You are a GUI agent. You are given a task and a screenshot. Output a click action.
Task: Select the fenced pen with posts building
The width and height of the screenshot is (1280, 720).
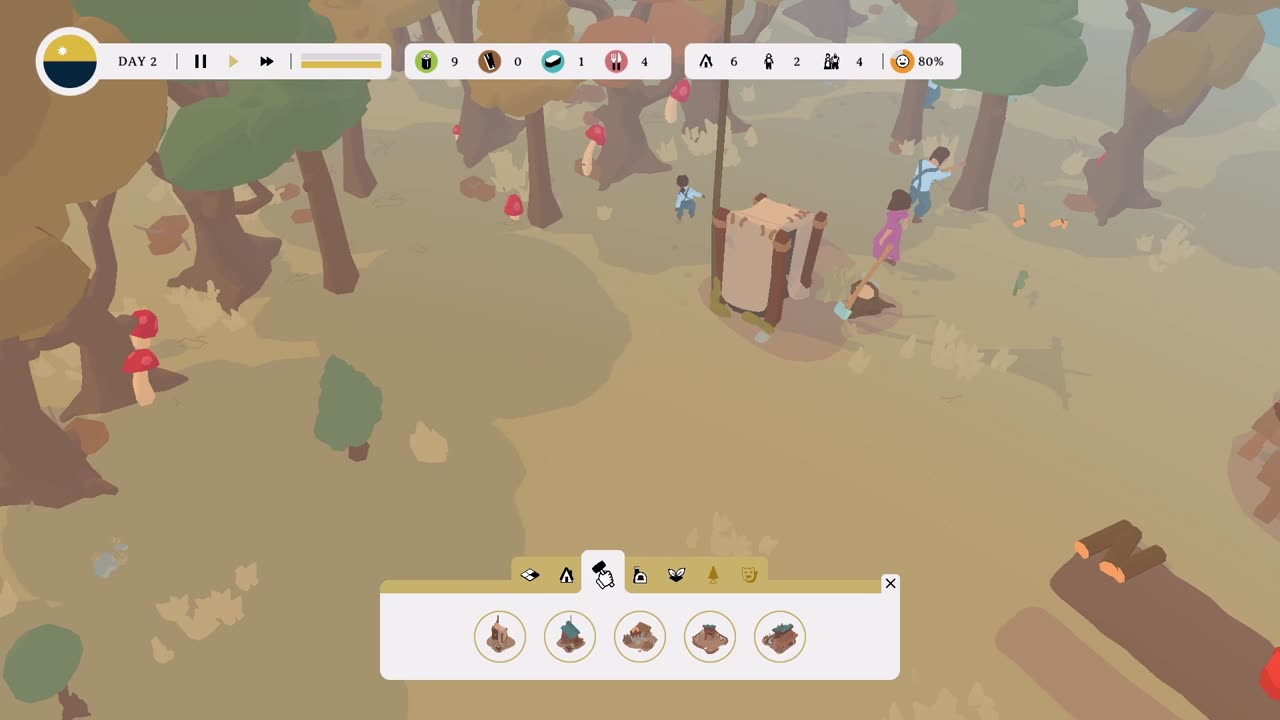pos(710,636)
